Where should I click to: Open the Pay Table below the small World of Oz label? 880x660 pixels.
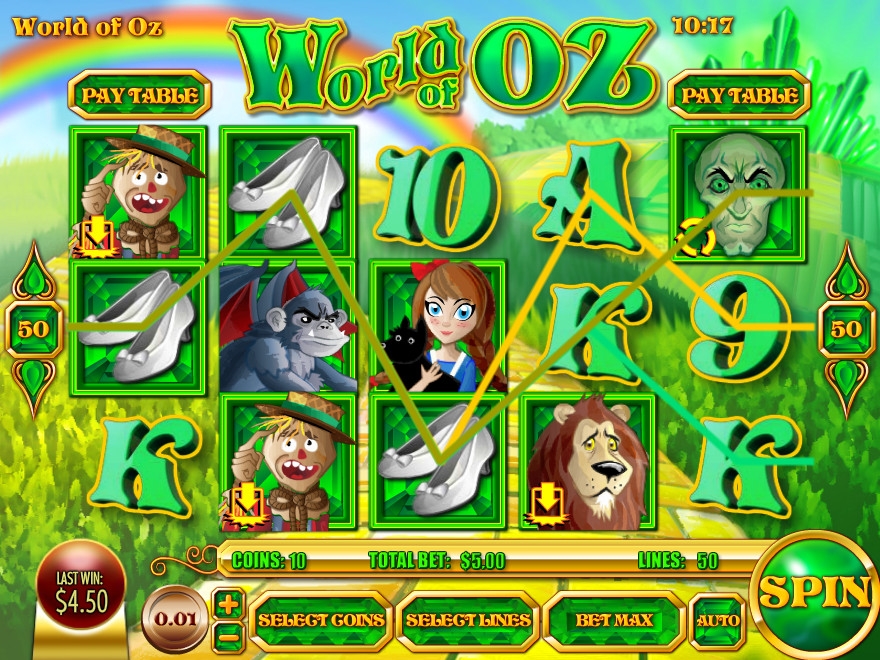click(x=139, y=96)
